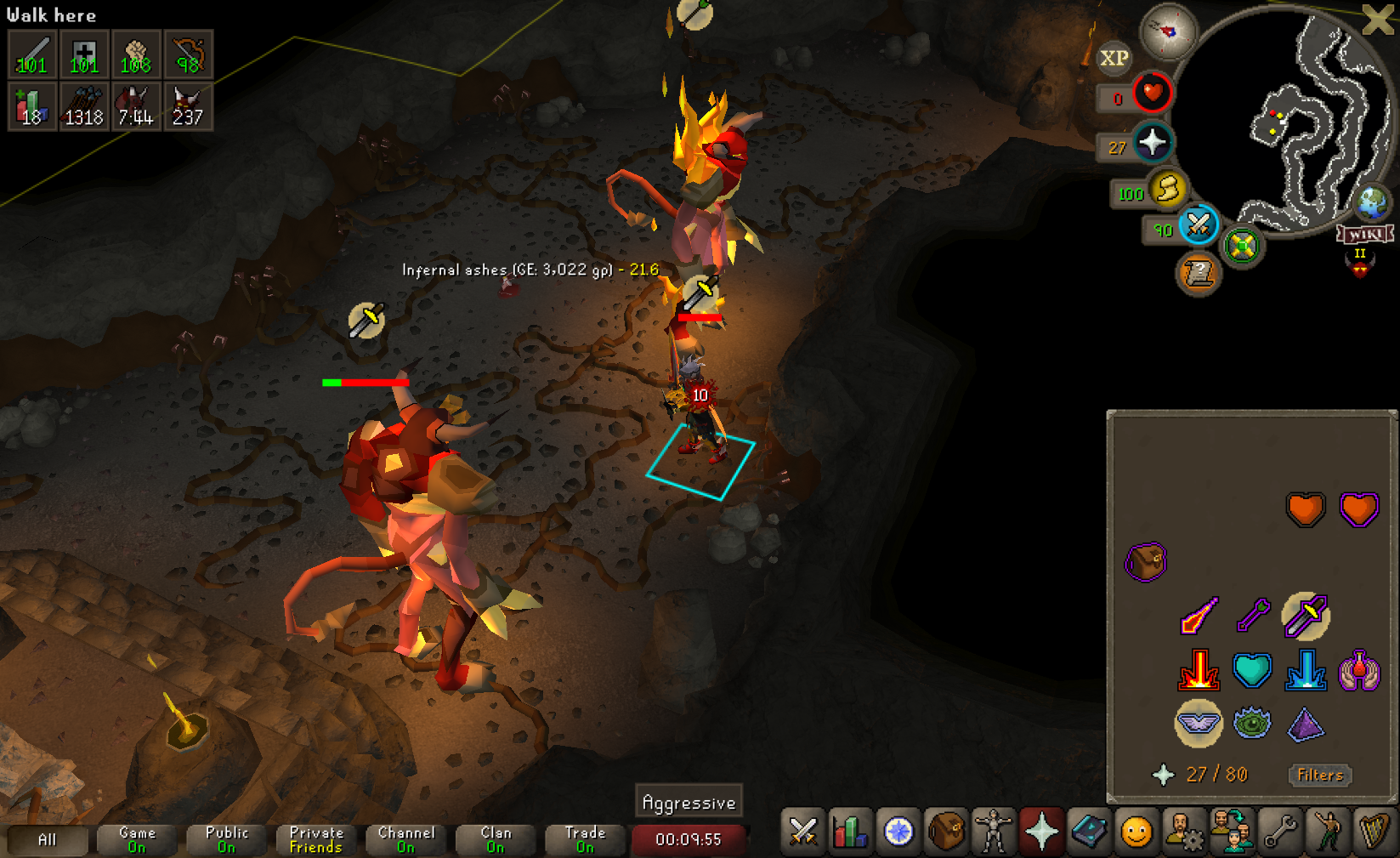This screenshot has height=858, width=1400.
Task: Switch to the Skills bar-chart tab
Action: 850,832
